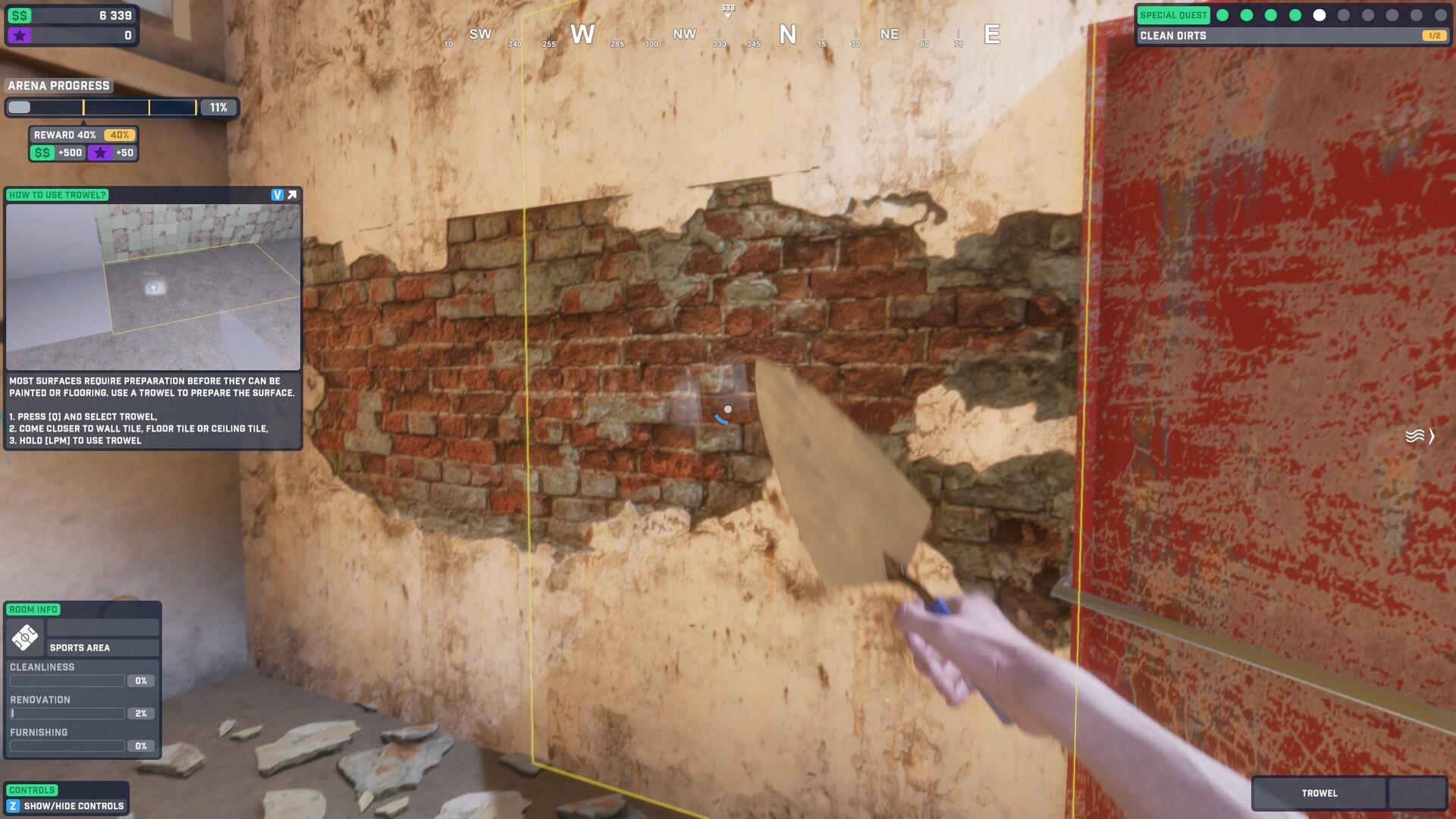Click the Renovation progress bar
The image size is (1456, 819).
[x=67, y=713]
